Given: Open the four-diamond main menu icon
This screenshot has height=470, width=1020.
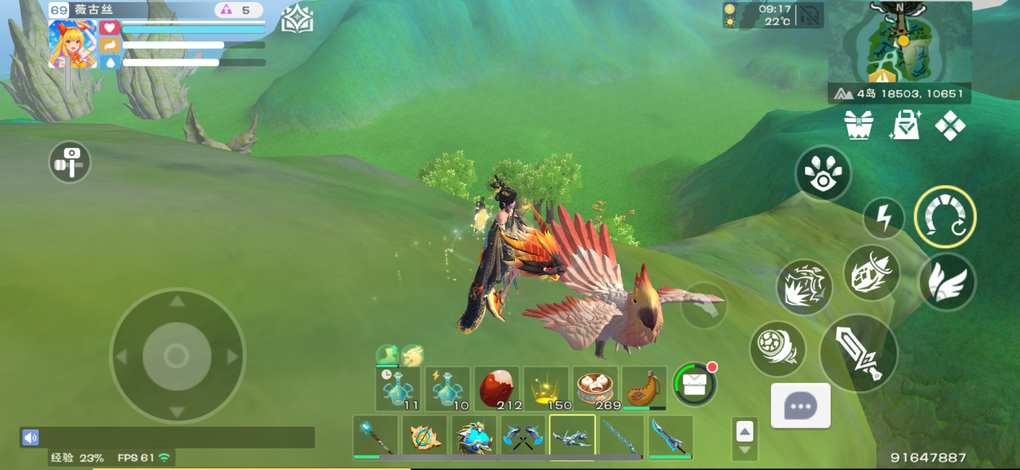Looking at the screenshot, I should click(x=950, y=126).
